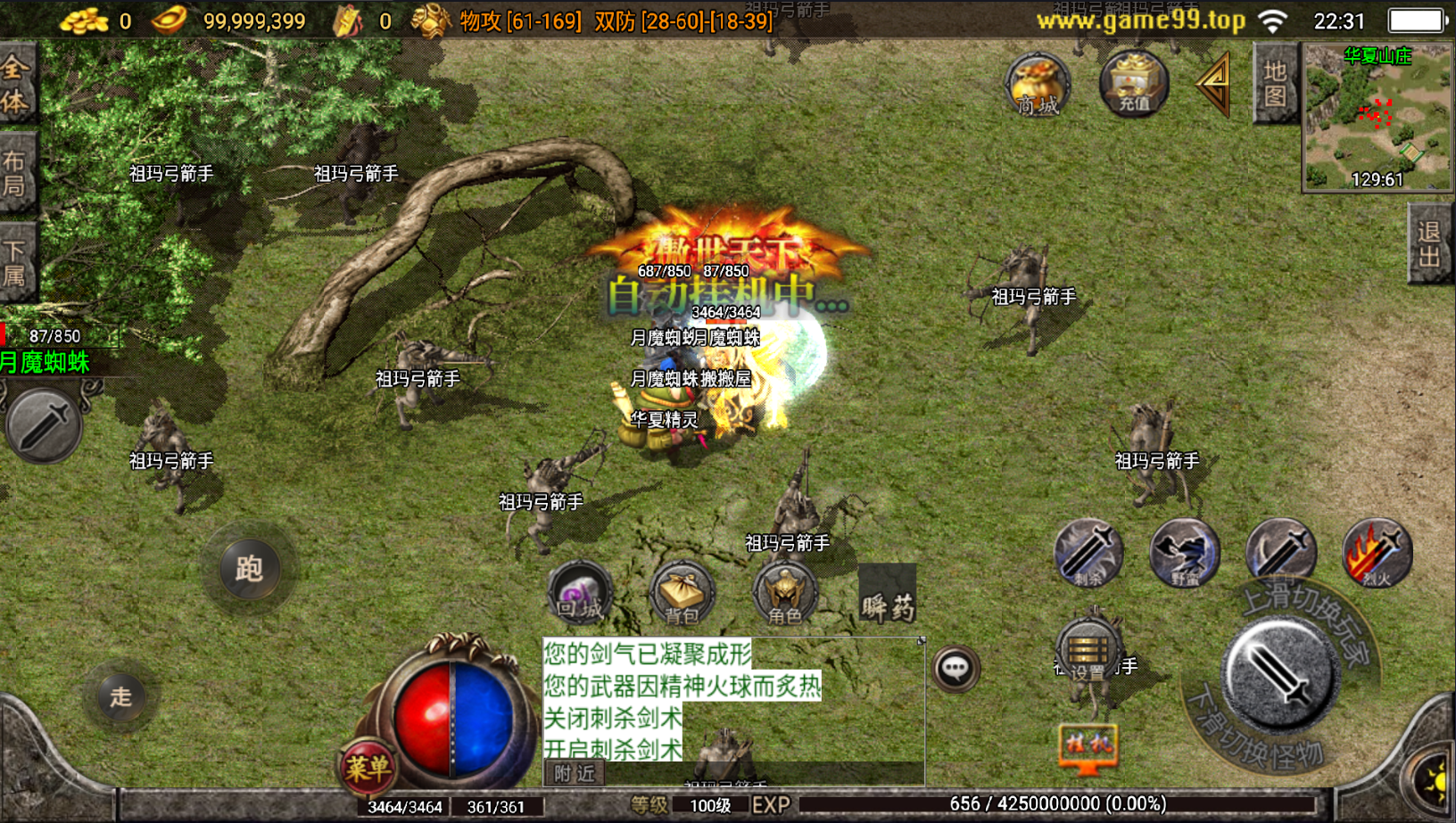Open the chat bubble quick-chat picker

click(955, 669)
